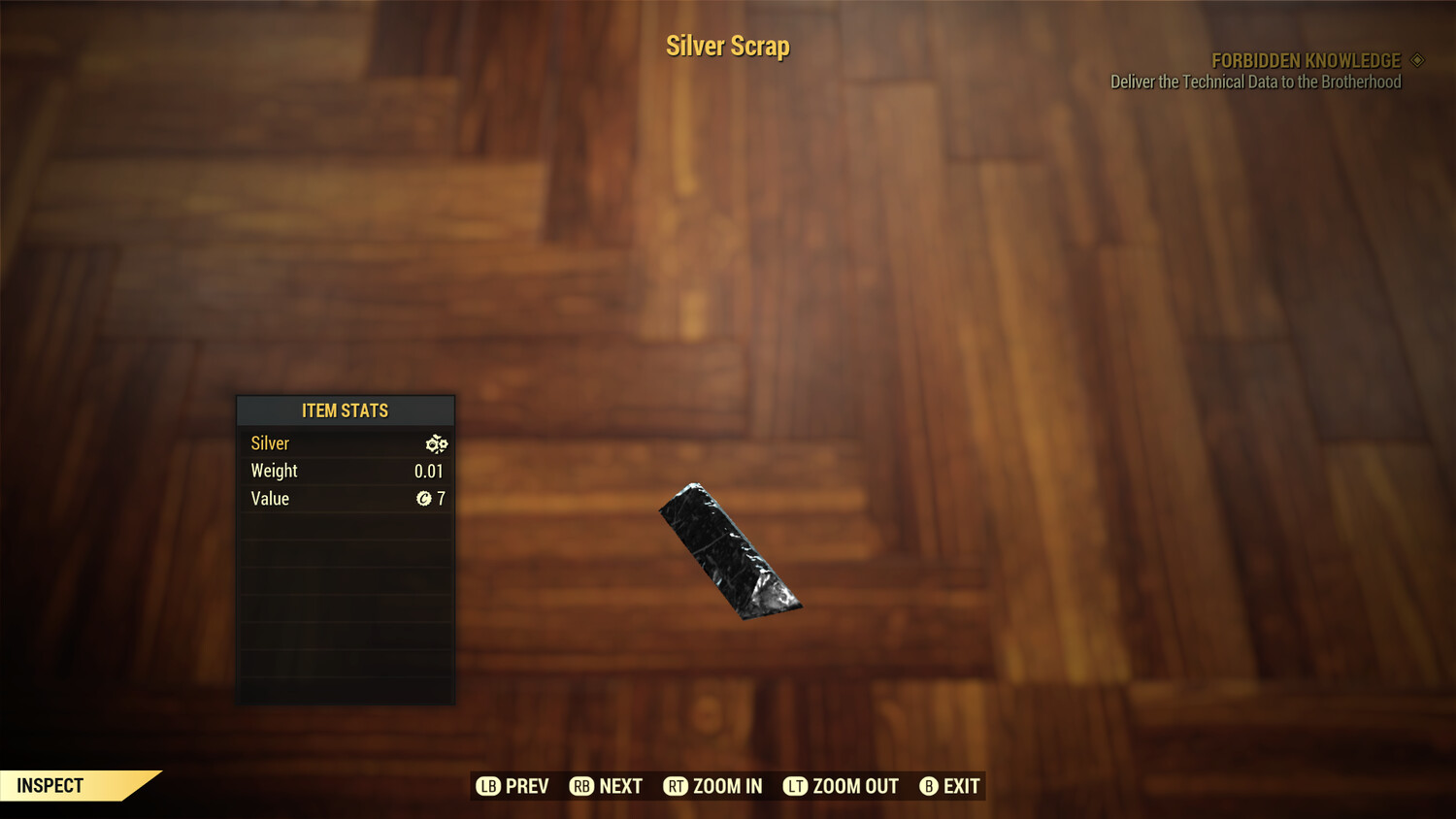Screen dimensions: 1456x819
Task: Exit the inspect view
Action: tap(949, 786)
